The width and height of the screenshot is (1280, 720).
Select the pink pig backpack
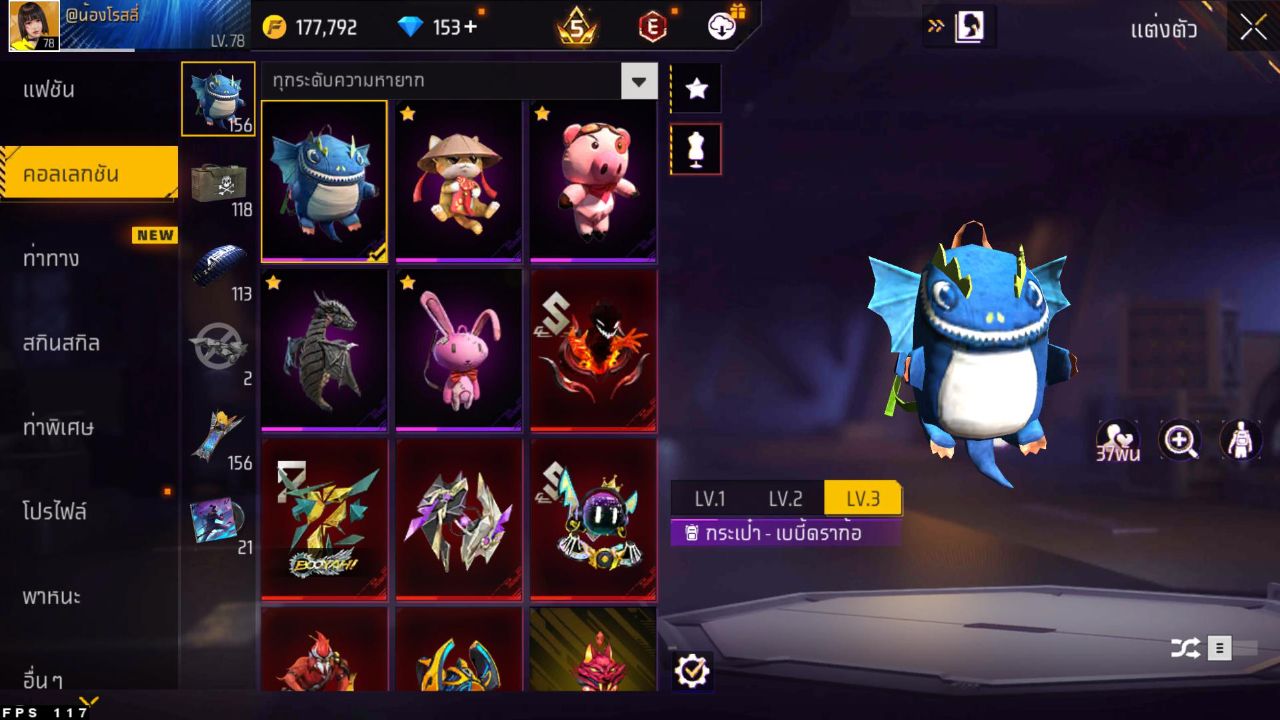[x=593, y=180]
